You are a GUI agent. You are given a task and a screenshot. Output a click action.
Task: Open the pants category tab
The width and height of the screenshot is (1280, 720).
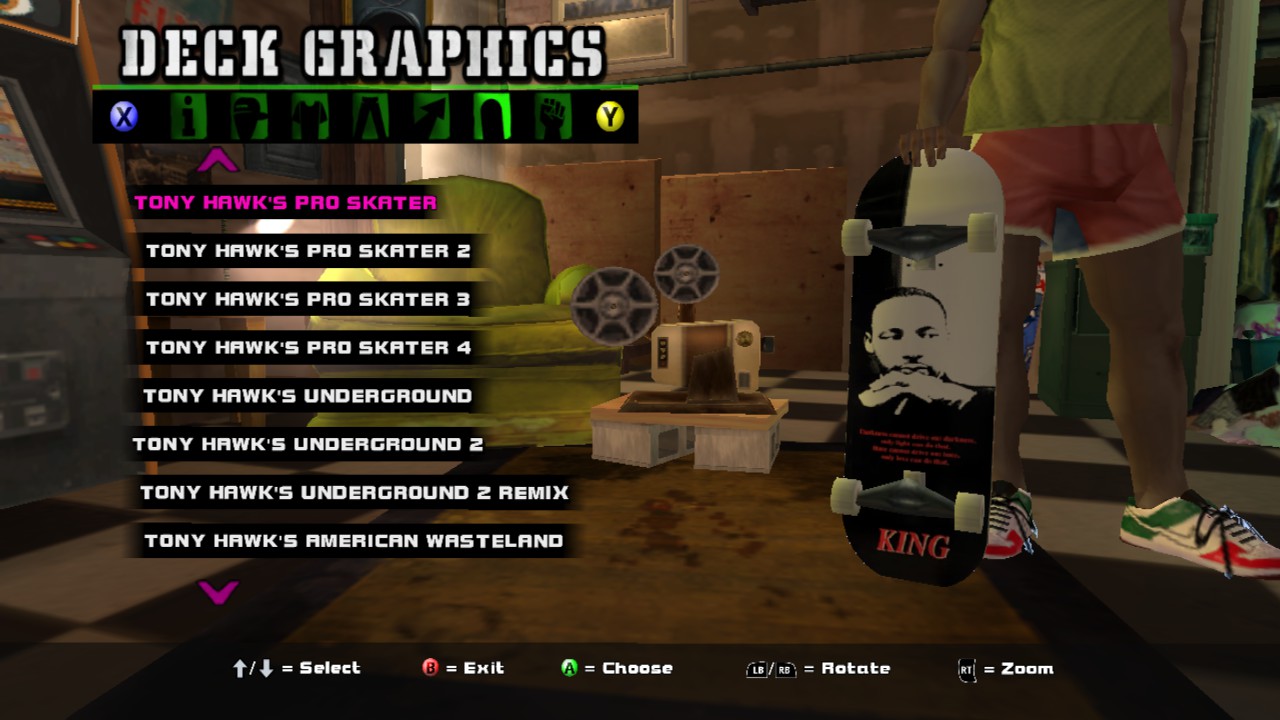coord(369,117)
